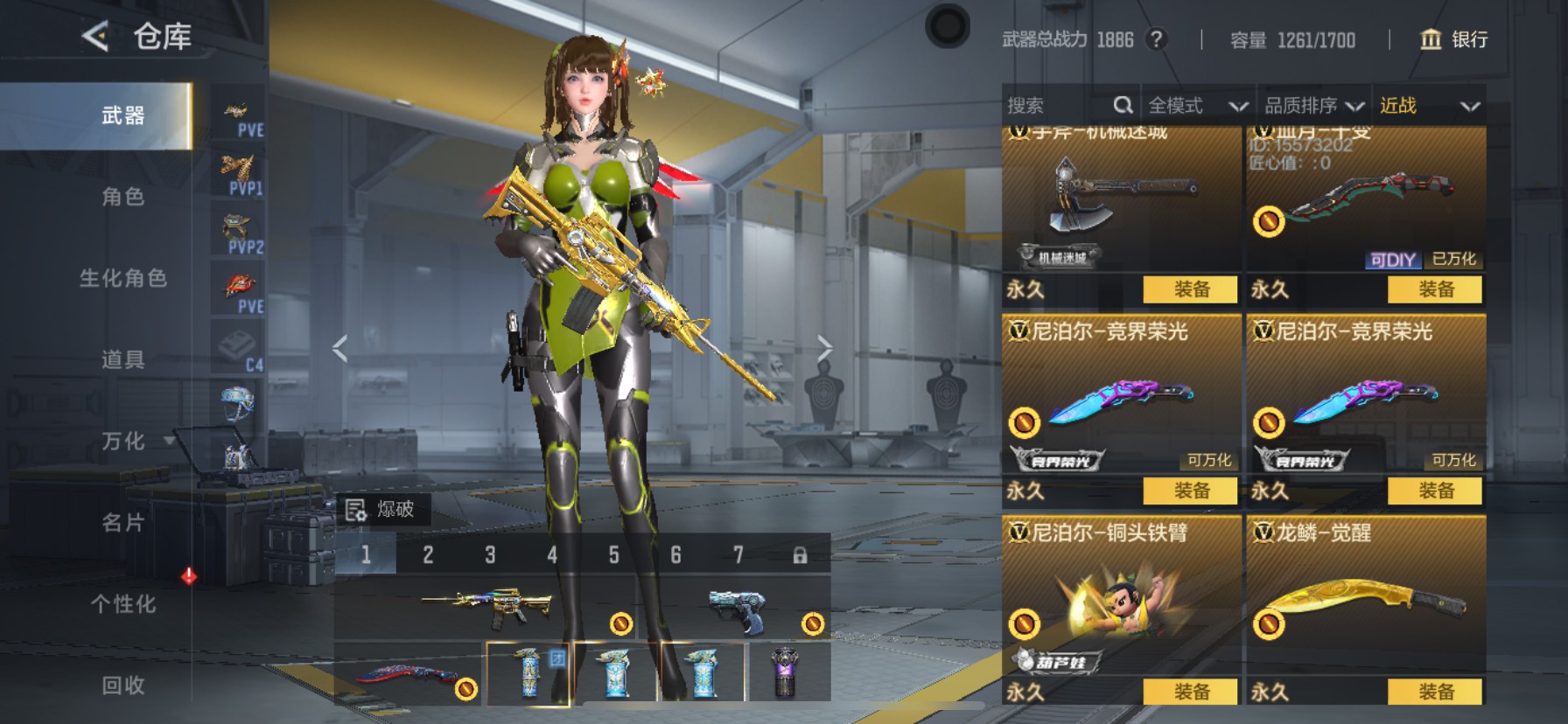Screen dimensions: 1568x724
Task: Open the 爆破 mode loadout selector
Action: click(382, 509)
